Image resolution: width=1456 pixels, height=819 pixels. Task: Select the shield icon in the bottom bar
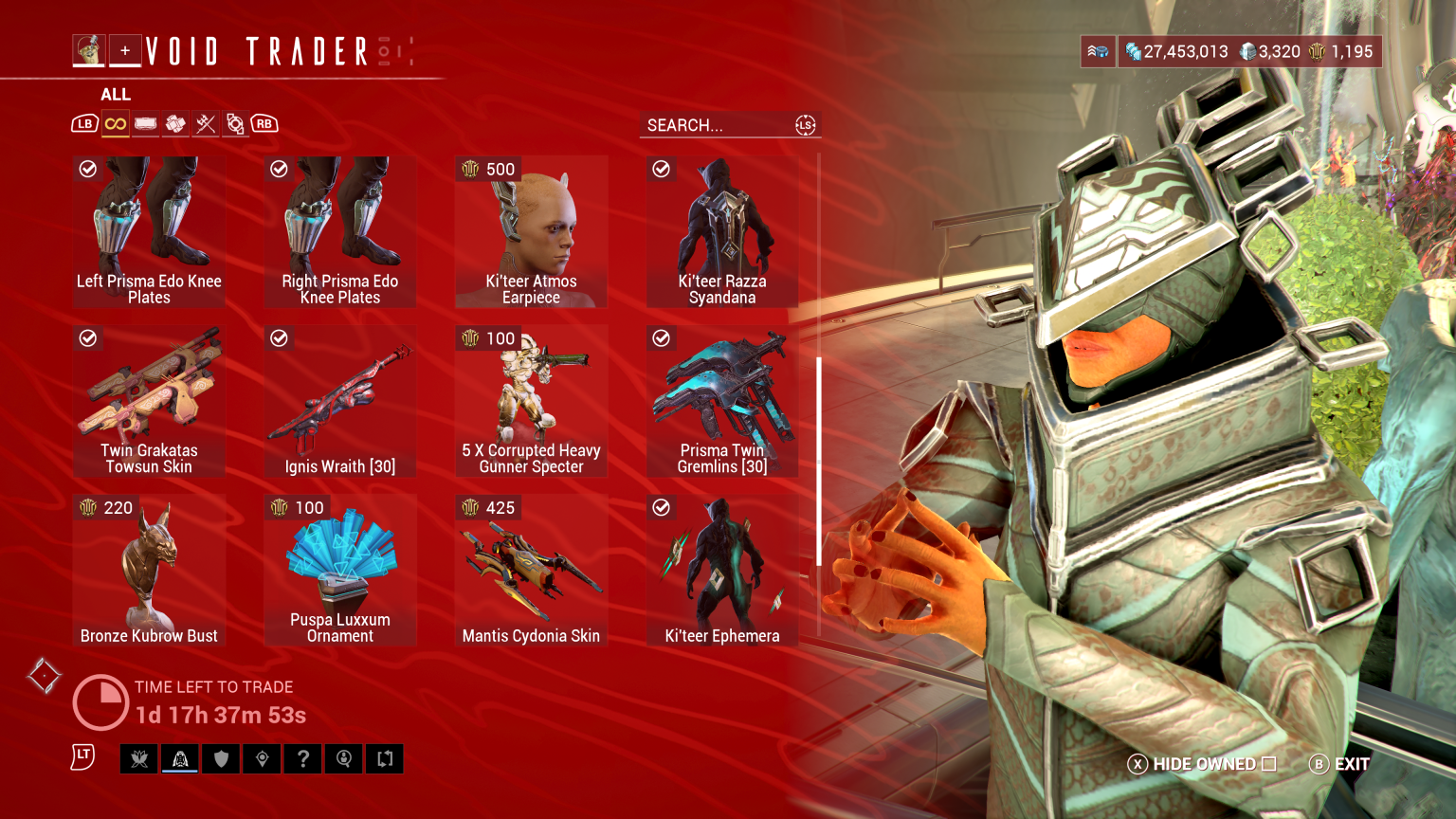click(x=221, y=758)
